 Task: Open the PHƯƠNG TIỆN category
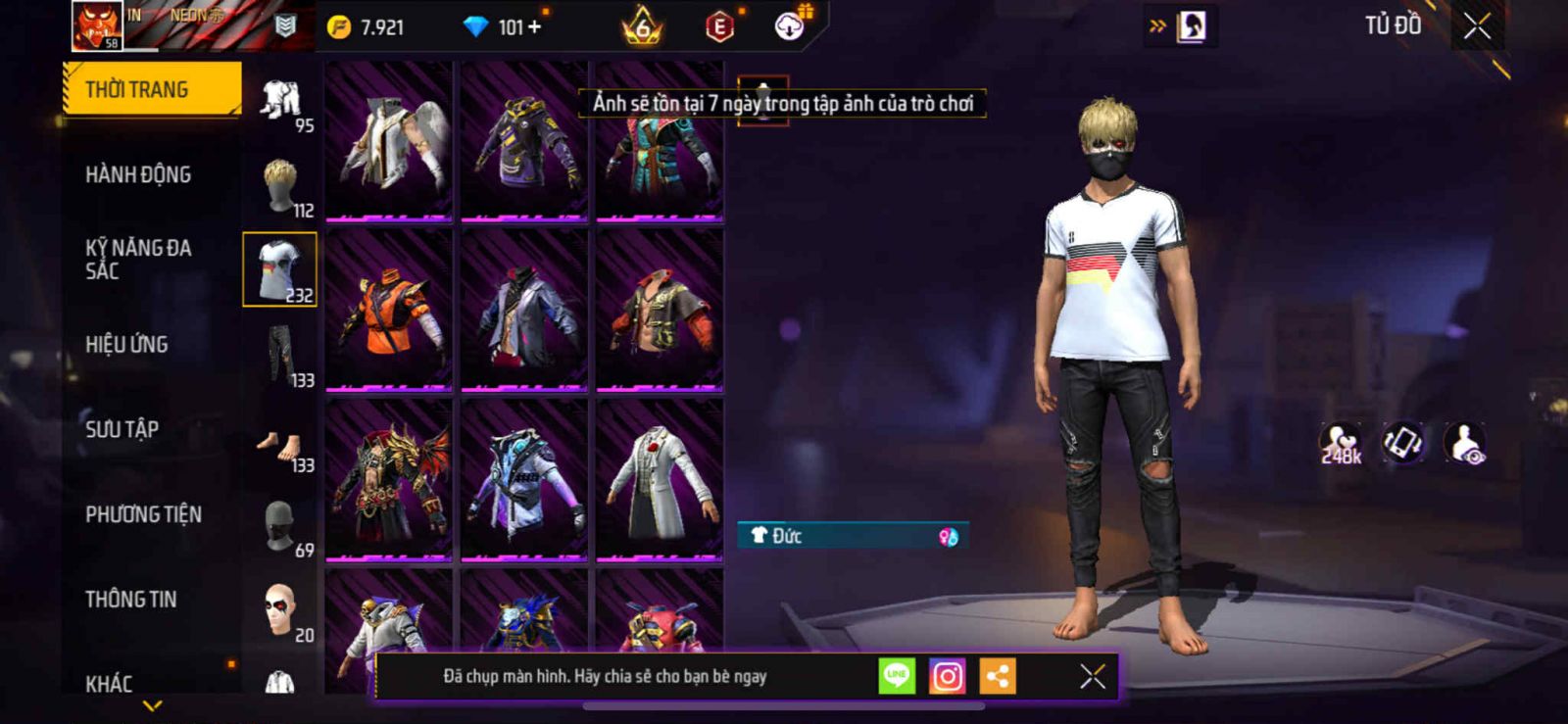coord(143,514)
